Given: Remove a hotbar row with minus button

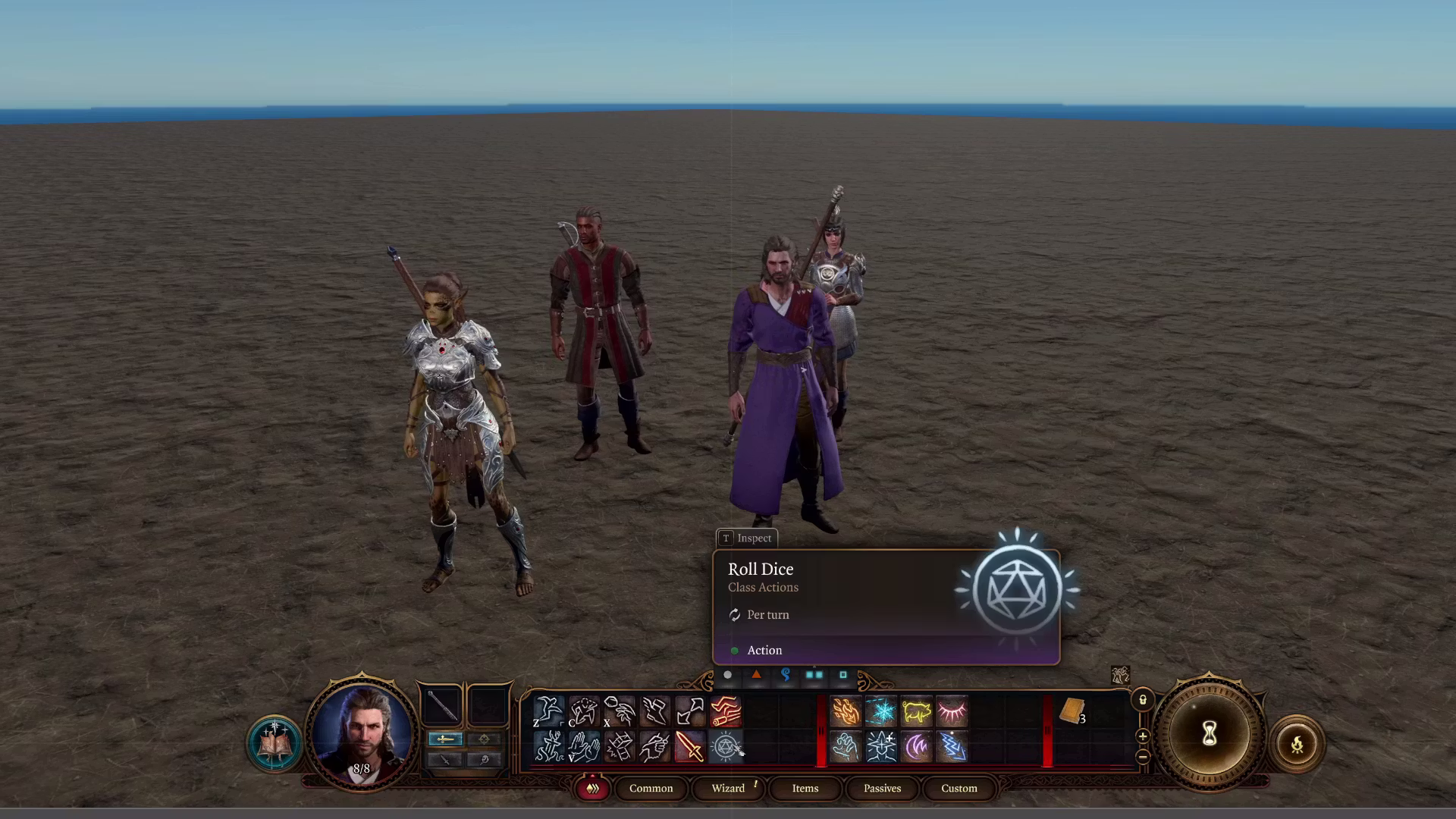Looking at the screenshot, I should click(1143, 756).
